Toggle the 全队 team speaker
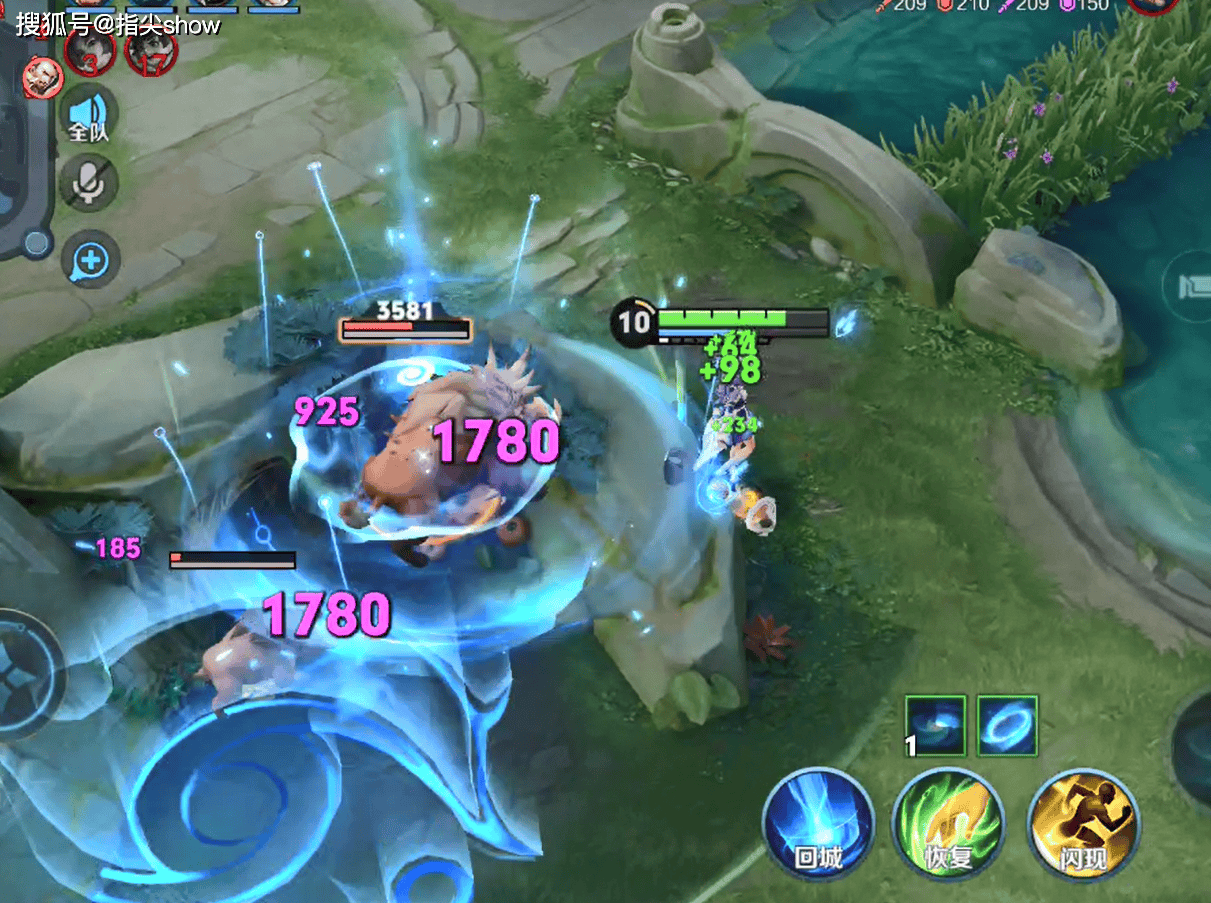This screenshot has height=903, width=1211. (88, 113)
